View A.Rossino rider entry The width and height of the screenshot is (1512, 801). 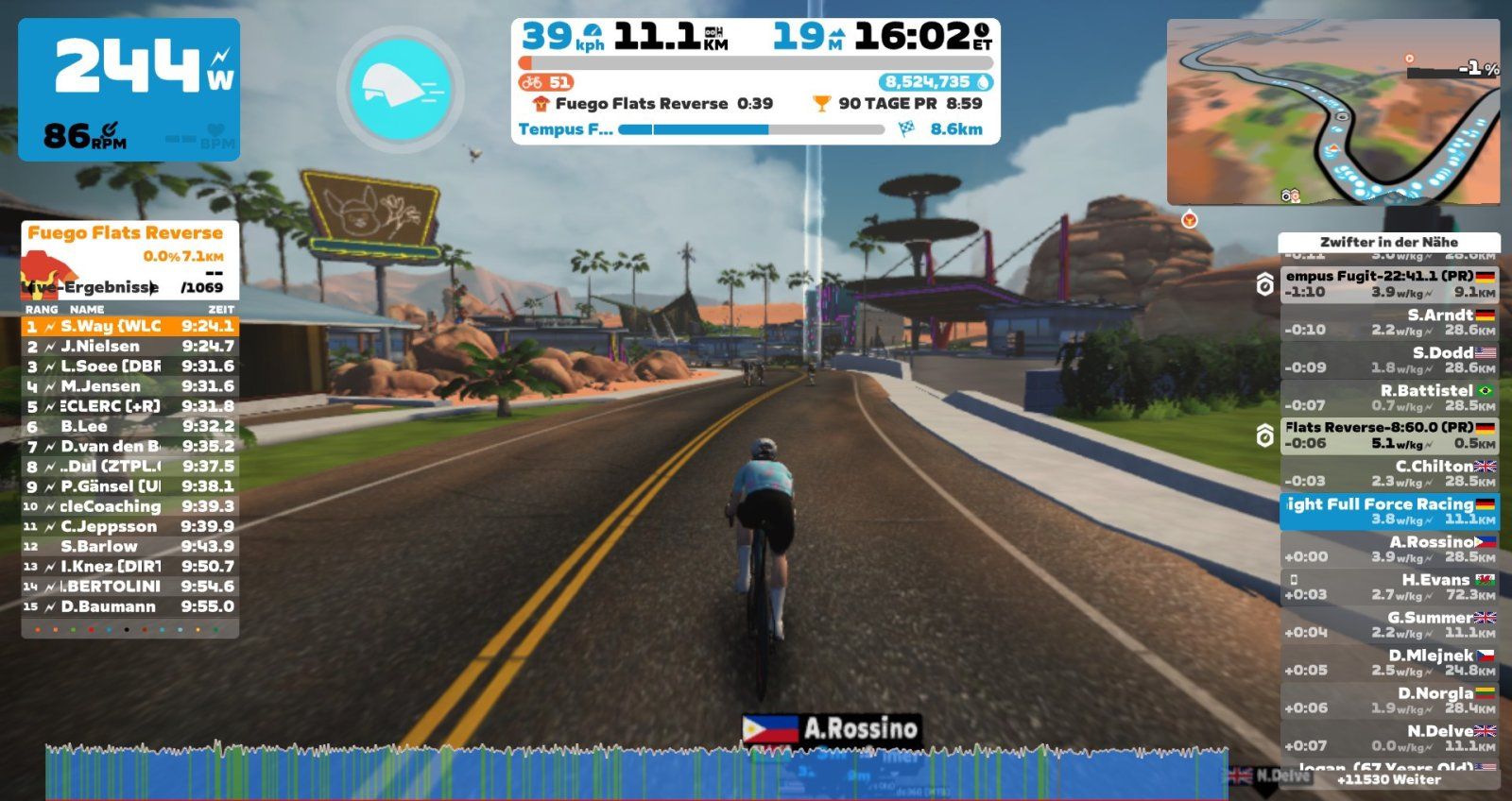pos(1388,549)
